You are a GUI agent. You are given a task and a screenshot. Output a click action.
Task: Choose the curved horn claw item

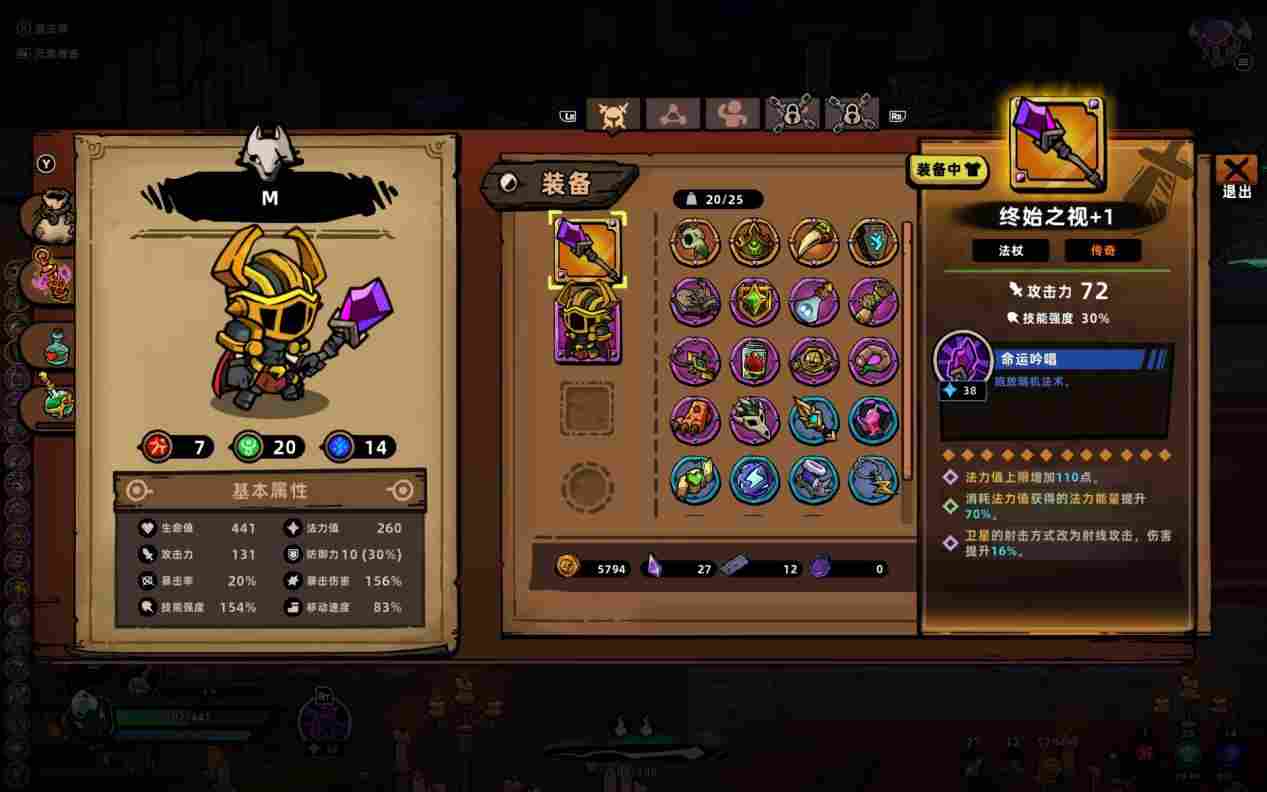pos(813,242)
